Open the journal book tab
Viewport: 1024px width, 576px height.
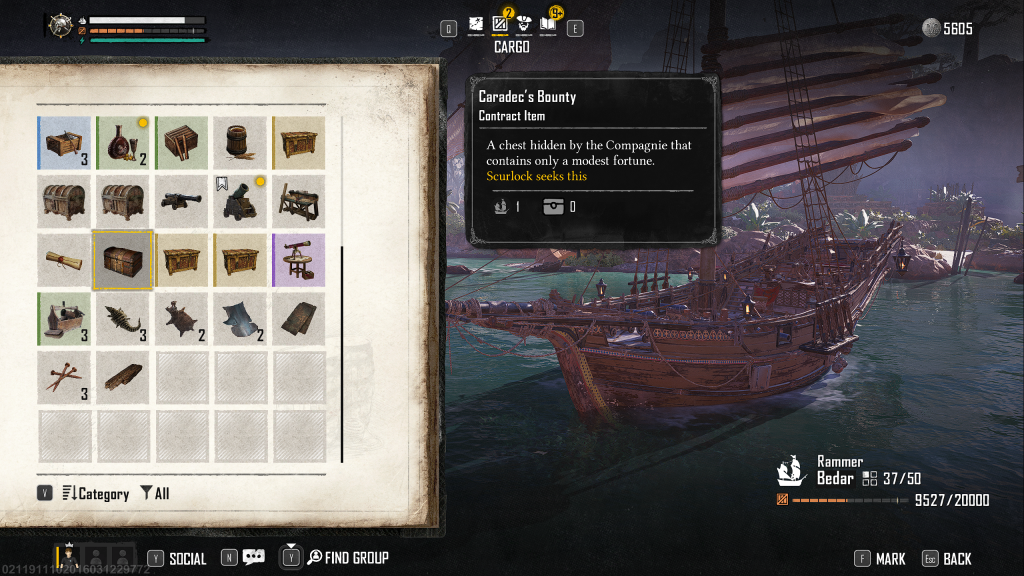click(548, 24)
